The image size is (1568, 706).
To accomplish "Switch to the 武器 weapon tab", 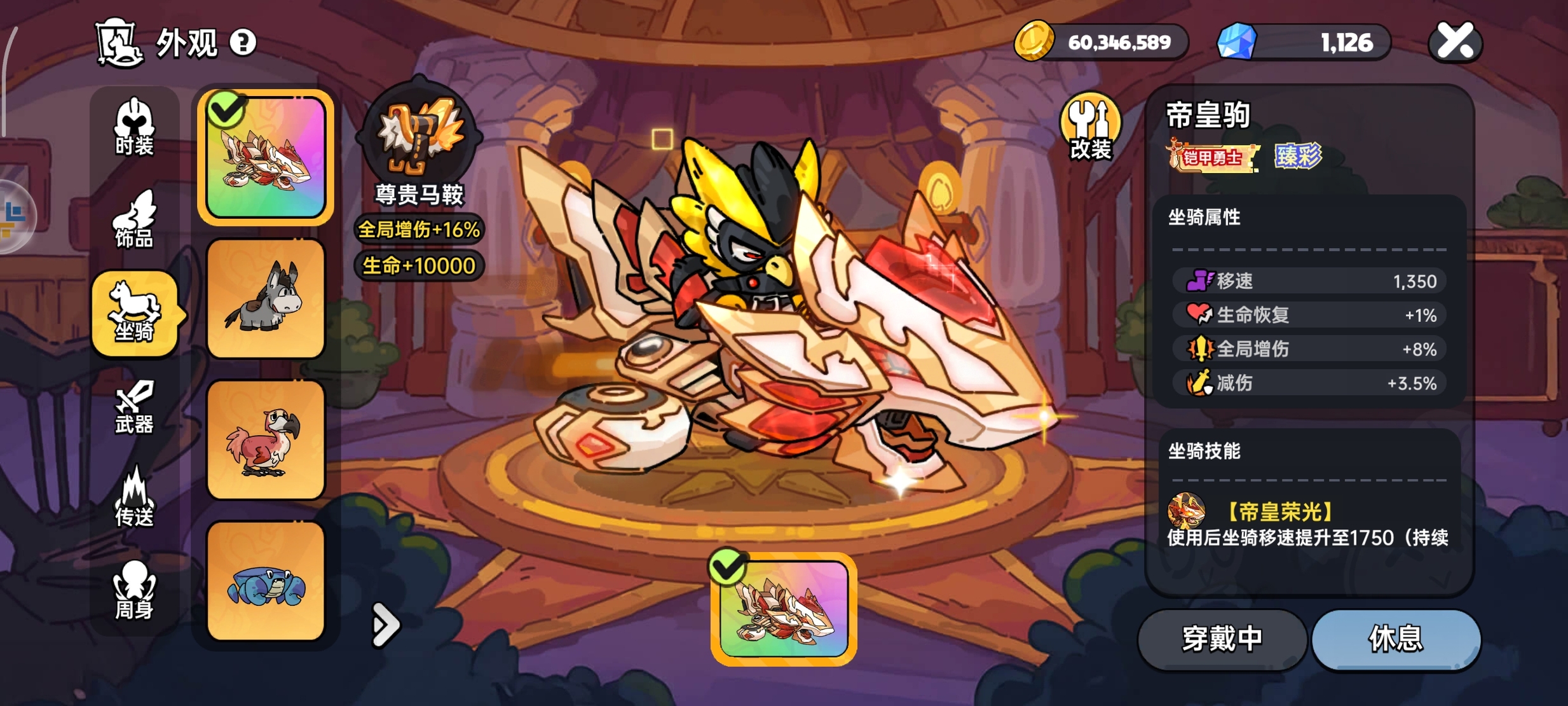I will pos(134,406).
